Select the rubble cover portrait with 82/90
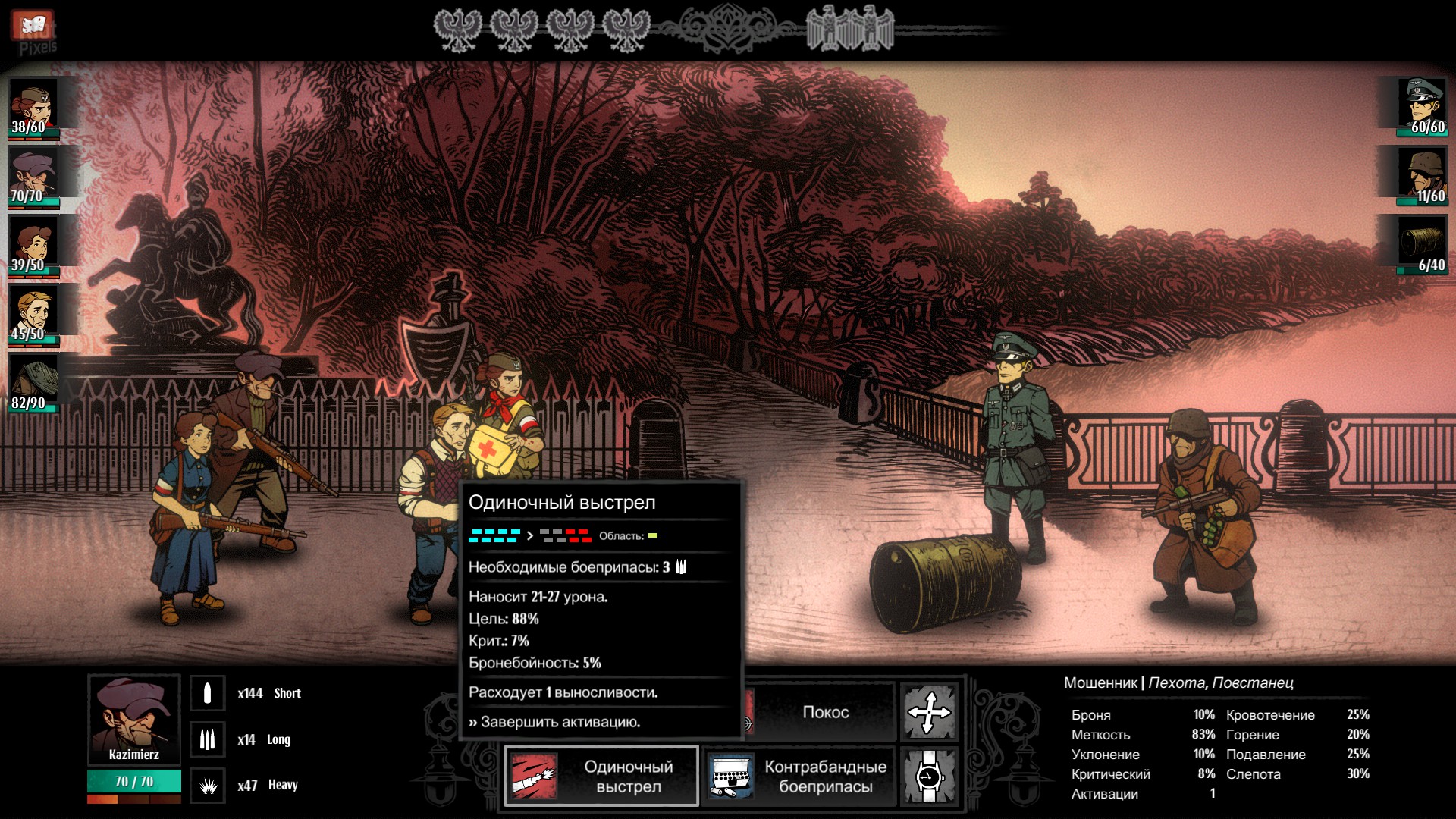 (x=34, y=382)
